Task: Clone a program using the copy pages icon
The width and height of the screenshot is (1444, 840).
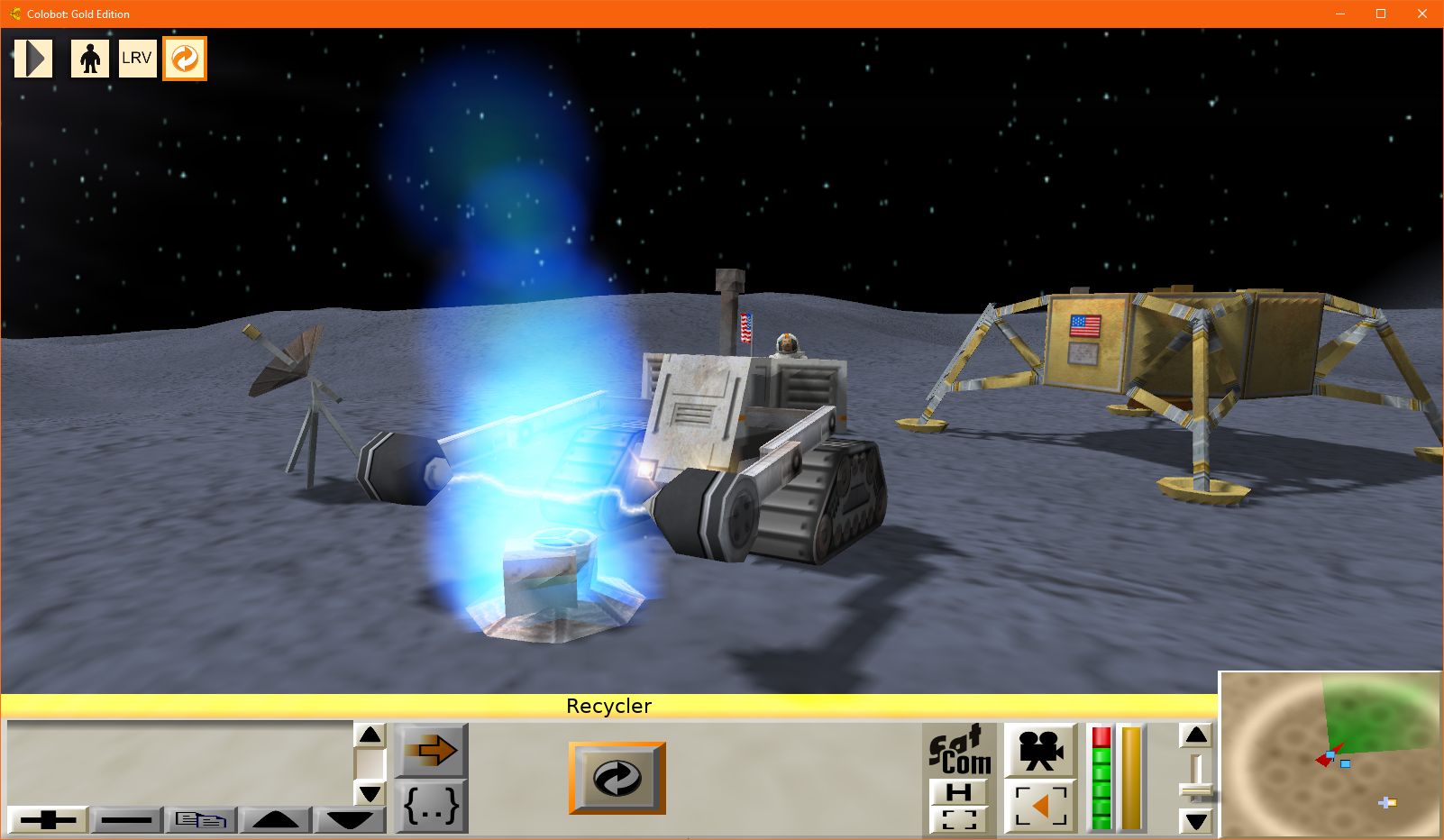Action: tap(200, 820)
